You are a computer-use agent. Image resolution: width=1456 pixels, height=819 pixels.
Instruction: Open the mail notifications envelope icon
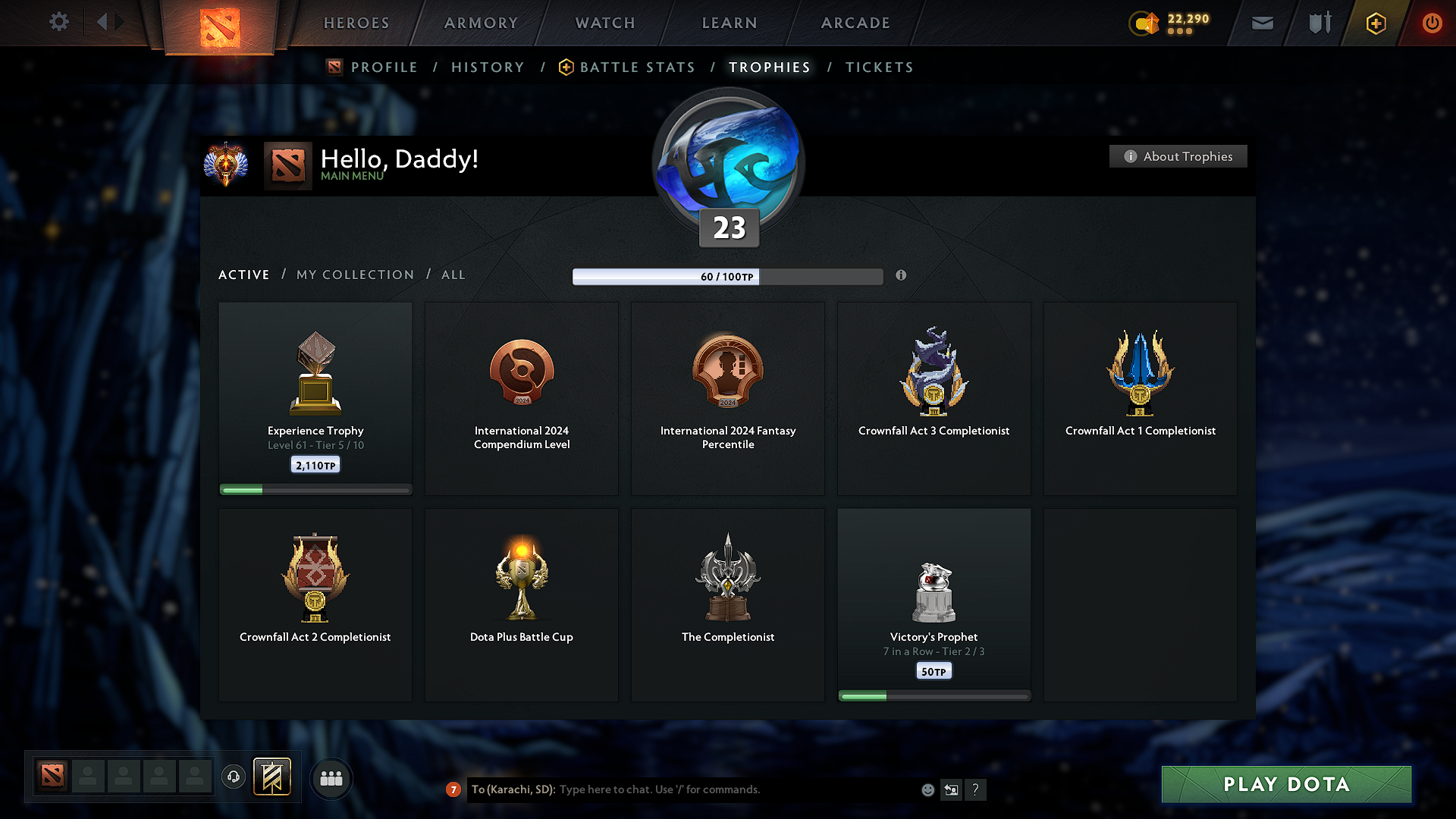pos(1262,23)
